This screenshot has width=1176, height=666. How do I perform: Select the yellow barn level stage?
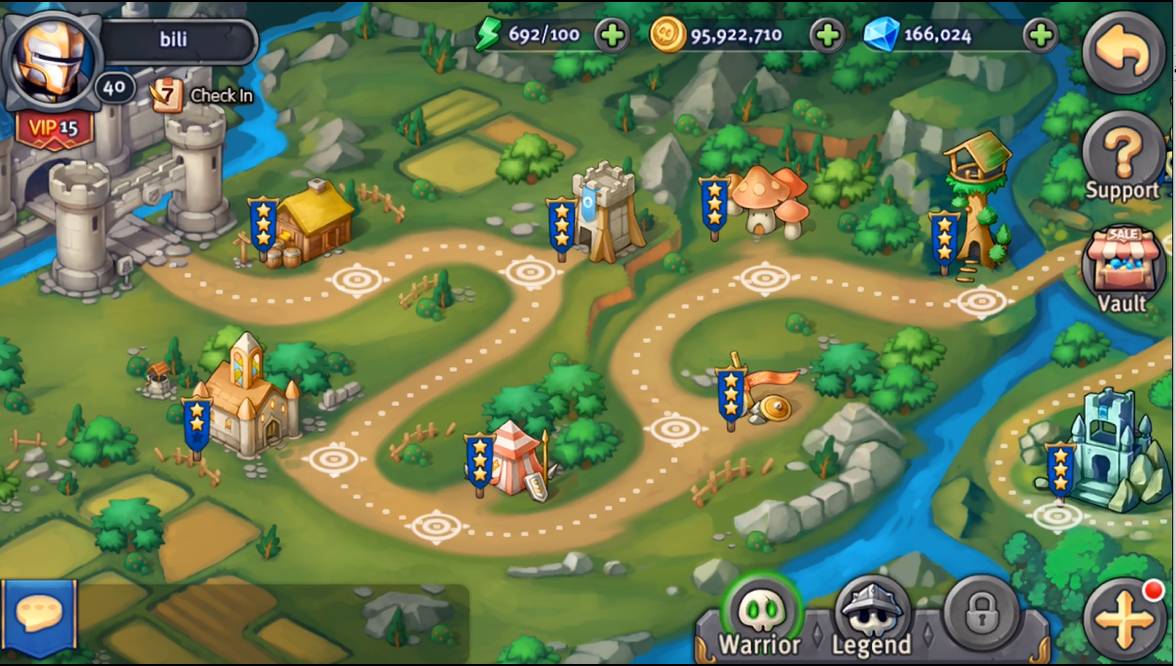(x=312, y=220)
